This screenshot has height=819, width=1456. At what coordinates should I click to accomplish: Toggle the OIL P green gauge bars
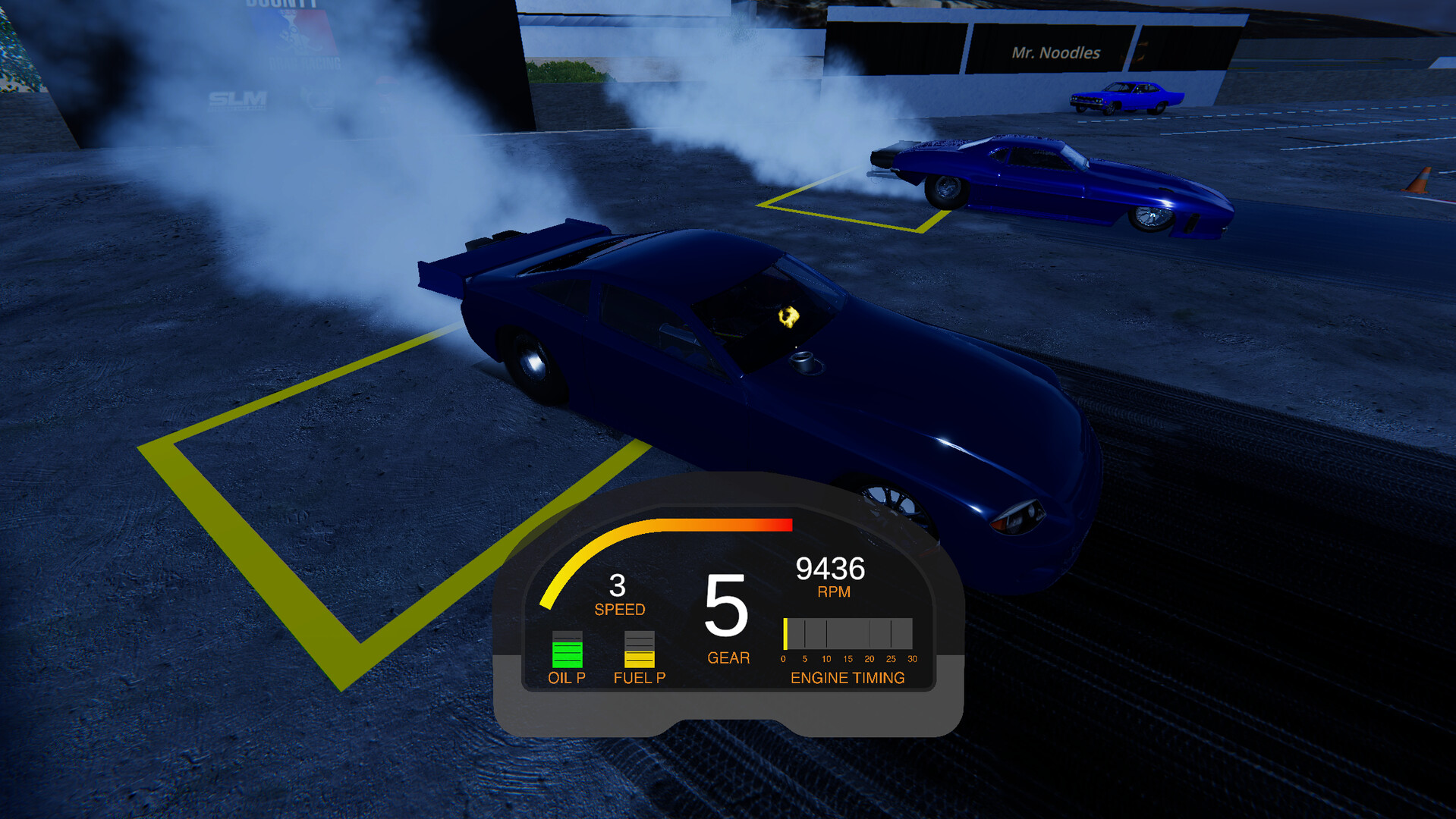coord(566,651)
